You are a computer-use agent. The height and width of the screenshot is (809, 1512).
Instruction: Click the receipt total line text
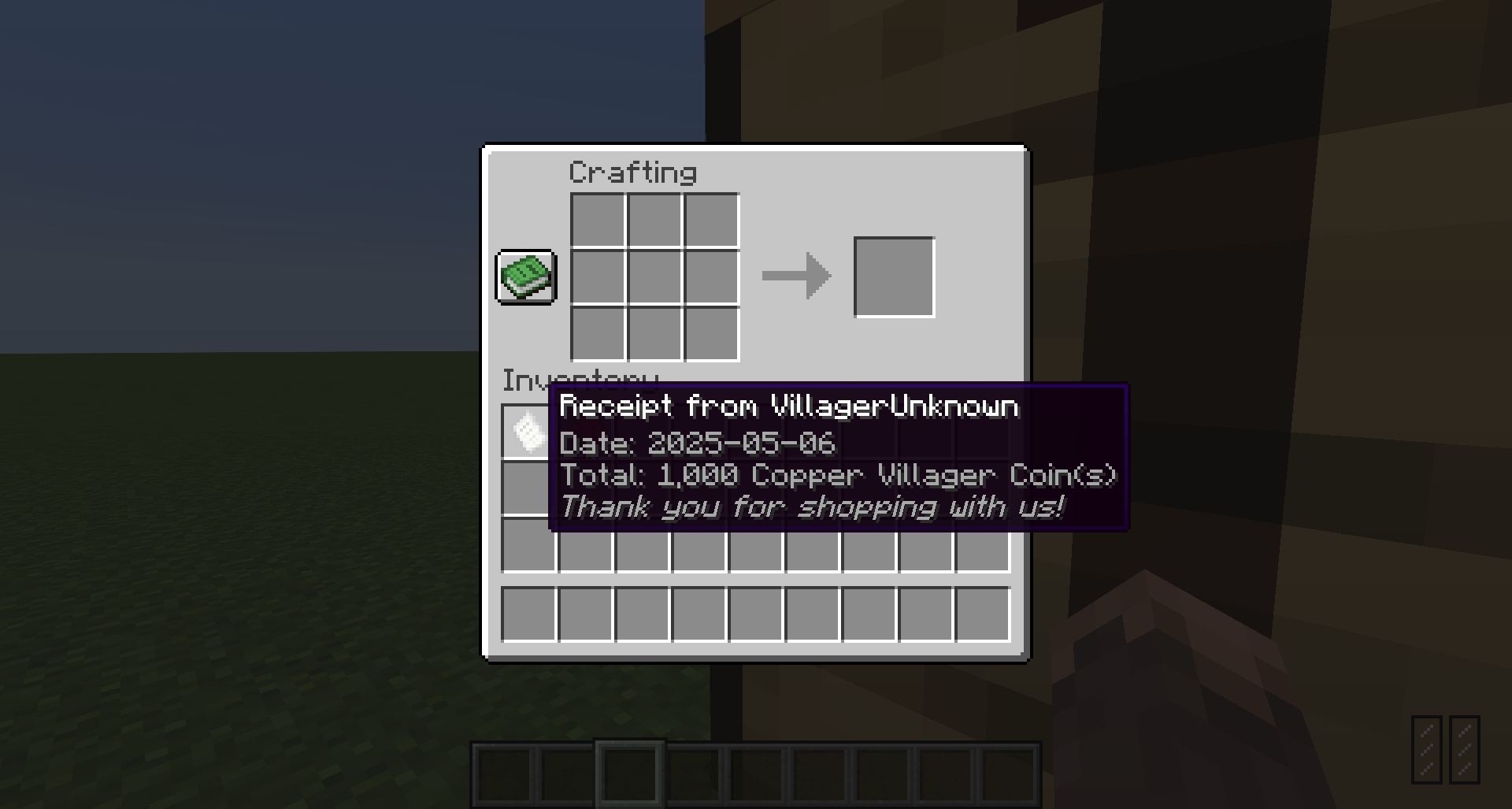click(839, 476)
